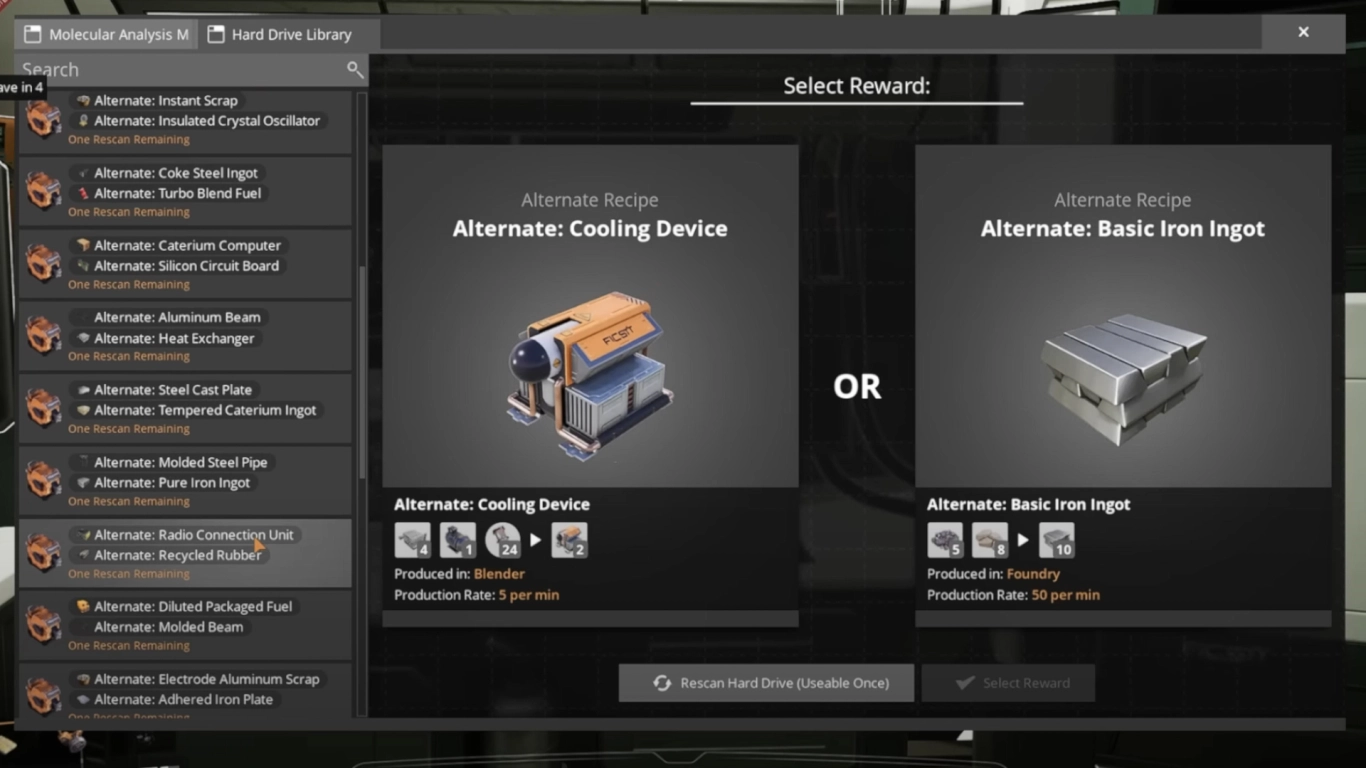Click the Motor ingredient icon
The image size is (1366, 768).
point(458,540)
